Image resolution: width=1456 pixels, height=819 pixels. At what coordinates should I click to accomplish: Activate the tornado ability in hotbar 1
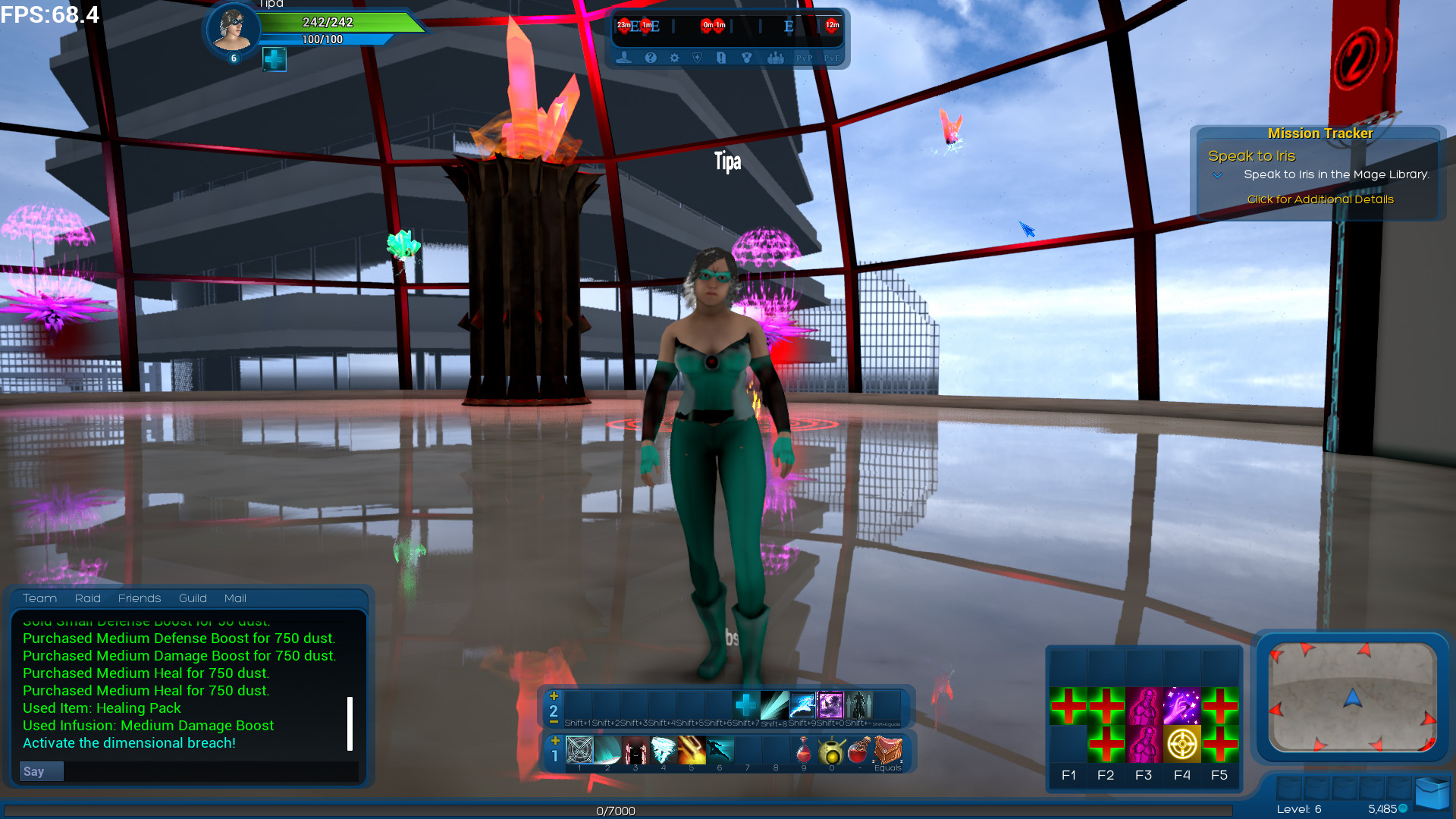[x=663, y=751]
